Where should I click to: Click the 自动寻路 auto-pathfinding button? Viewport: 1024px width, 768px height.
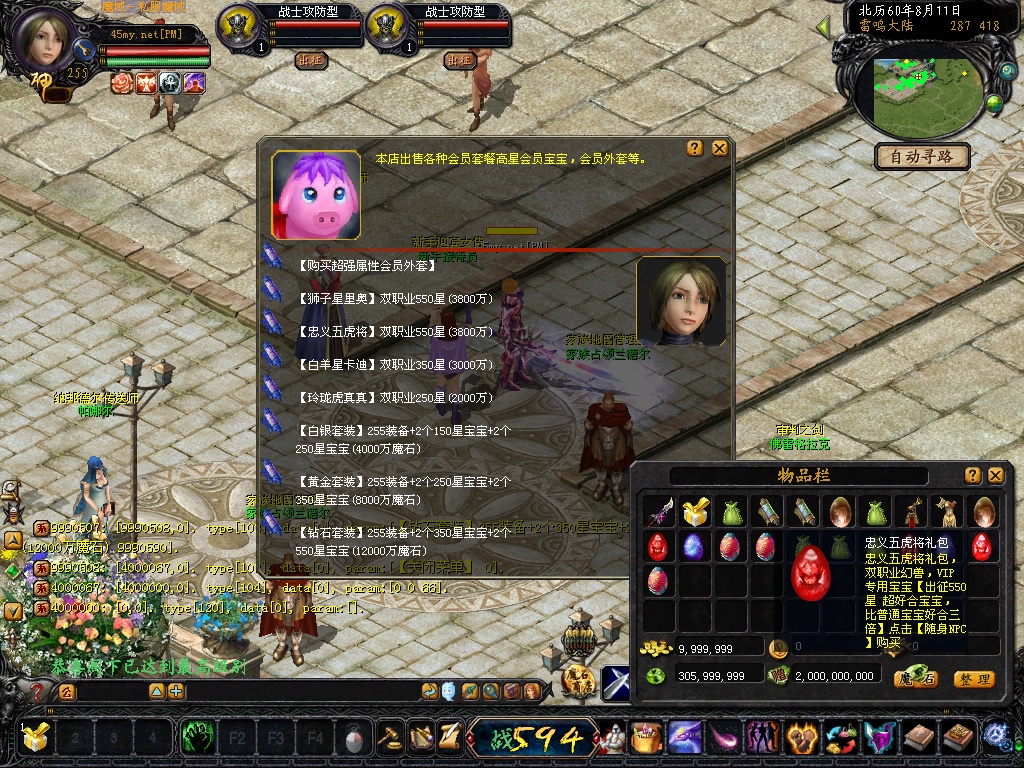tap(922, 156)
